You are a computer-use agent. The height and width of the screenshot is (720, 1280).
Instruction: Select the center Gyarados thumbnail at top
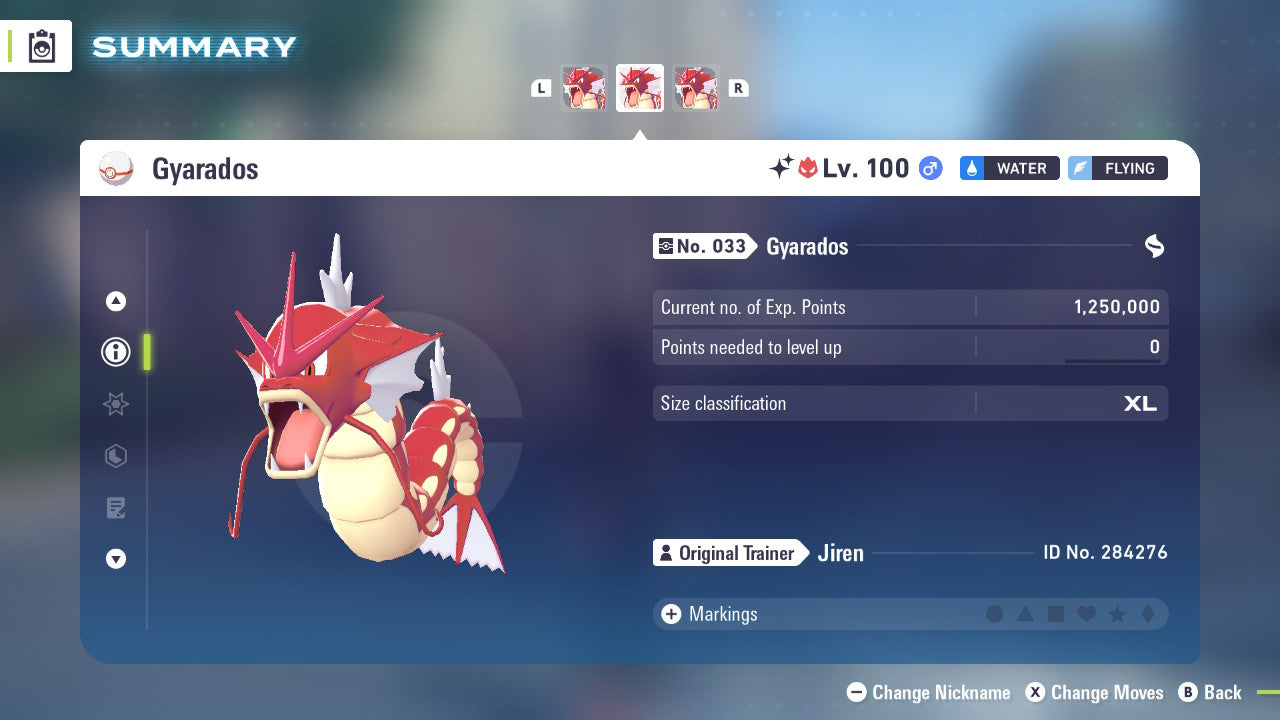pyautogui.click(x=640, y=88)
